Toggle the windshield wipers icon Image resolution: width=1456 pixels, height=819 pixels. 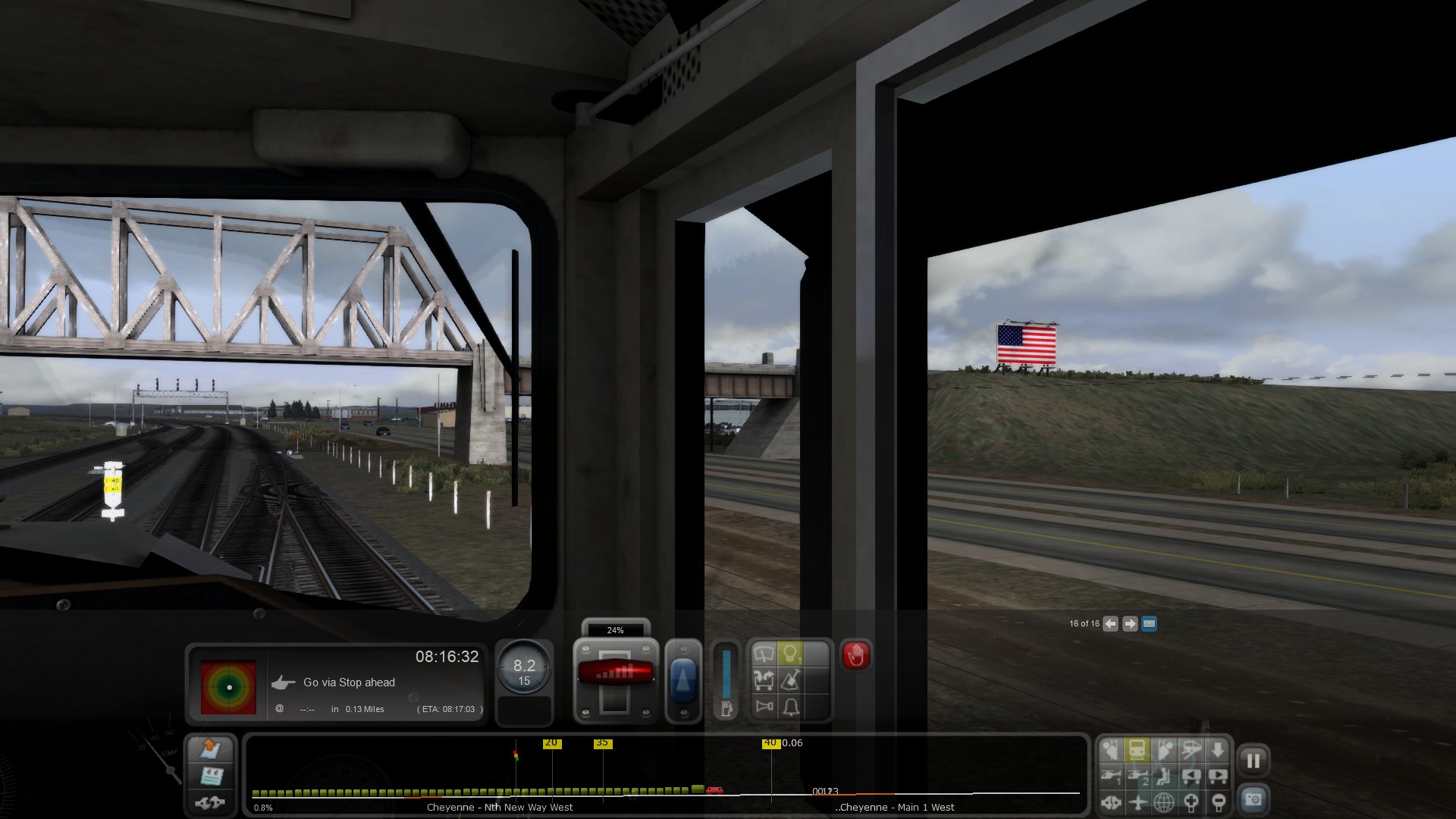click(x=764, y=654)
